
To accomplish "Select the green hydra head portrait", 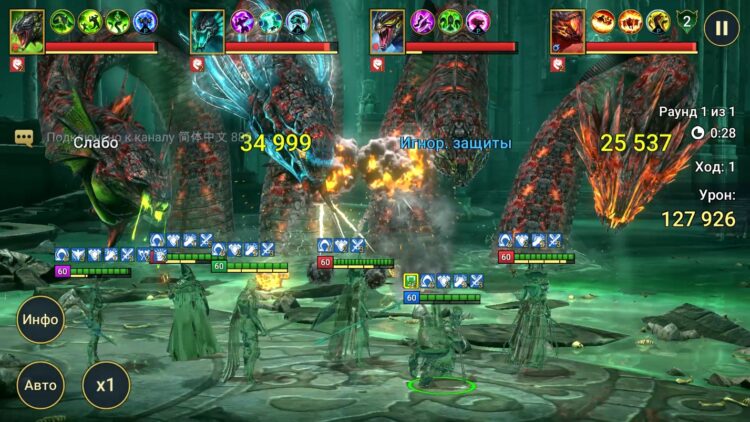I will click(26, 31).
